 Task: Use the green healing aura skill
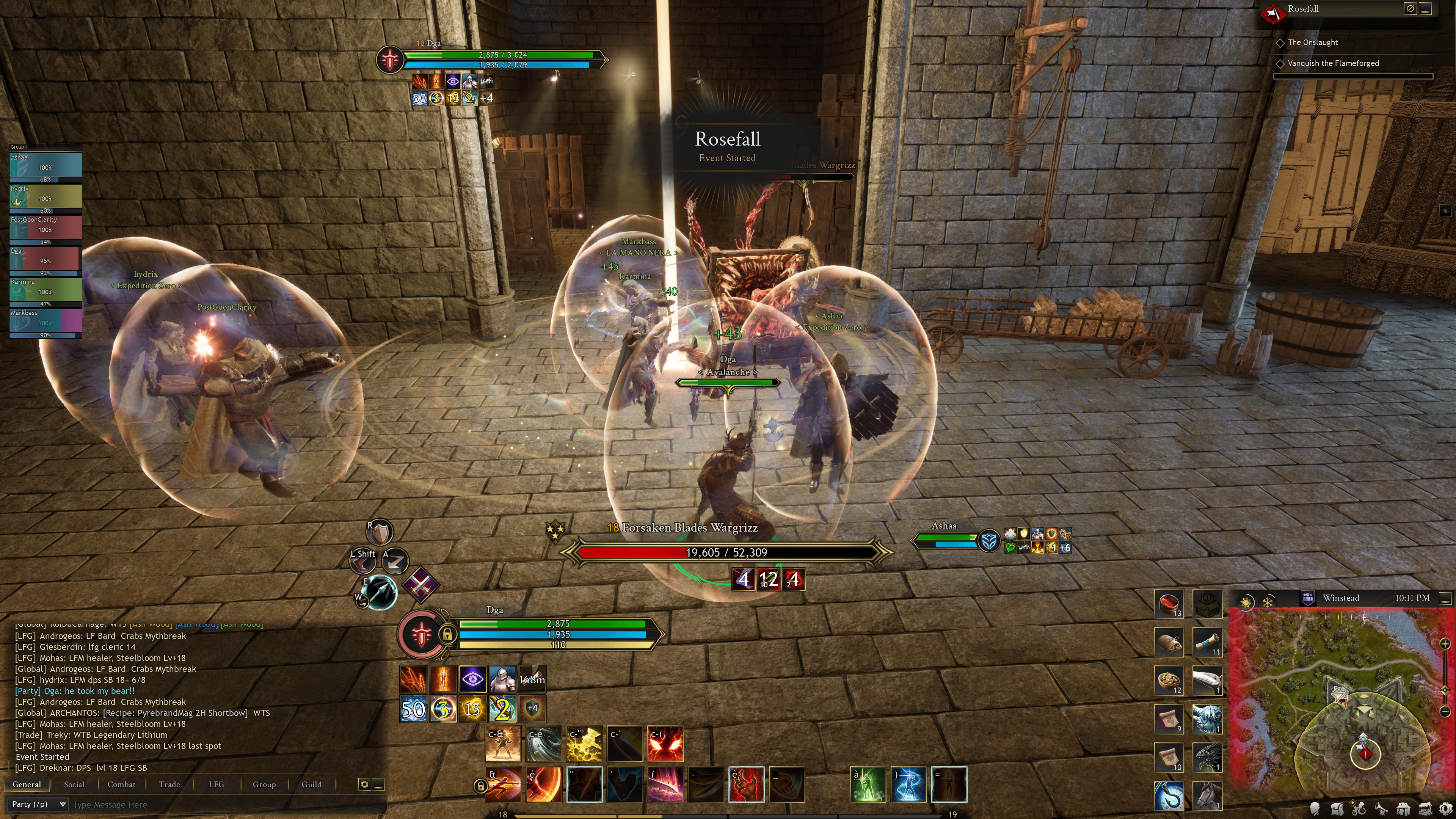coord(868,784)
